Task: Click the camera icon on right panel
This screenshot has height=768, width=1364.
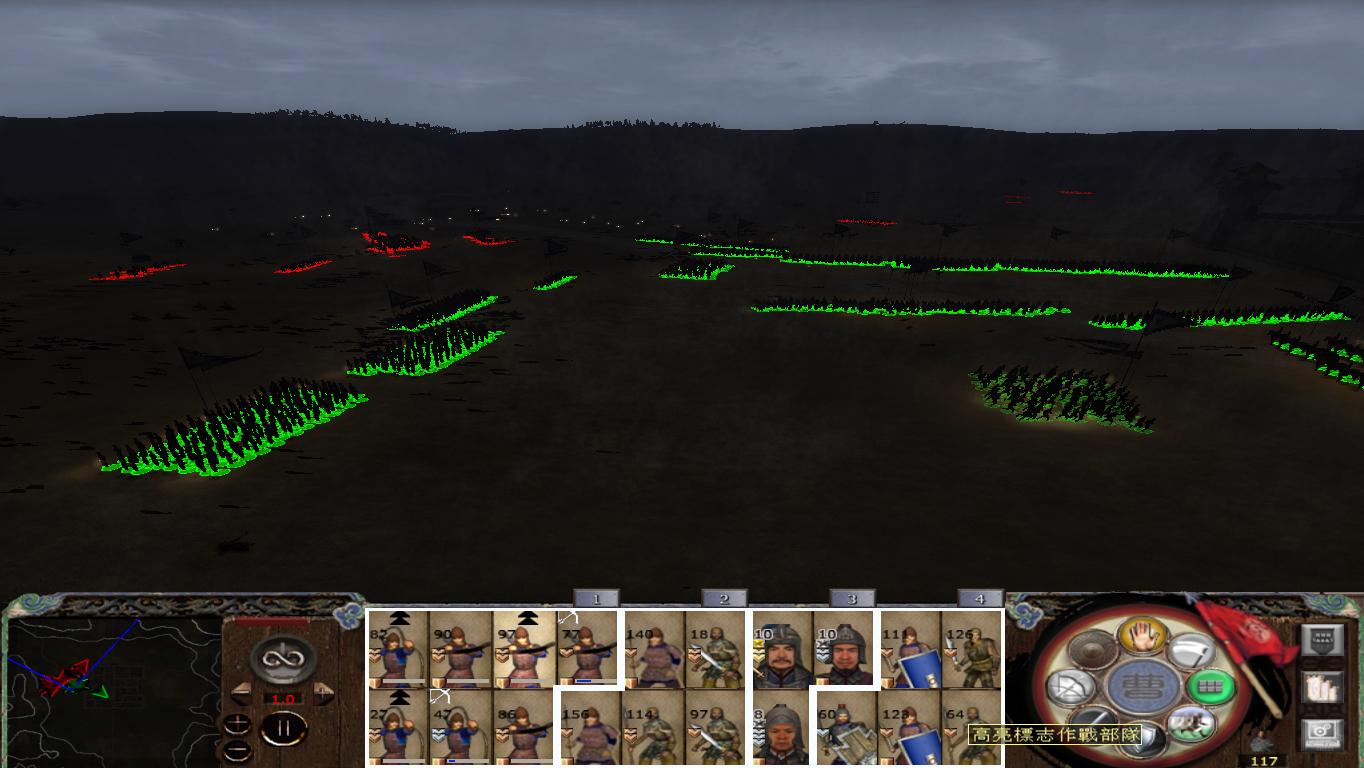Action: [x=1323, y=731]
